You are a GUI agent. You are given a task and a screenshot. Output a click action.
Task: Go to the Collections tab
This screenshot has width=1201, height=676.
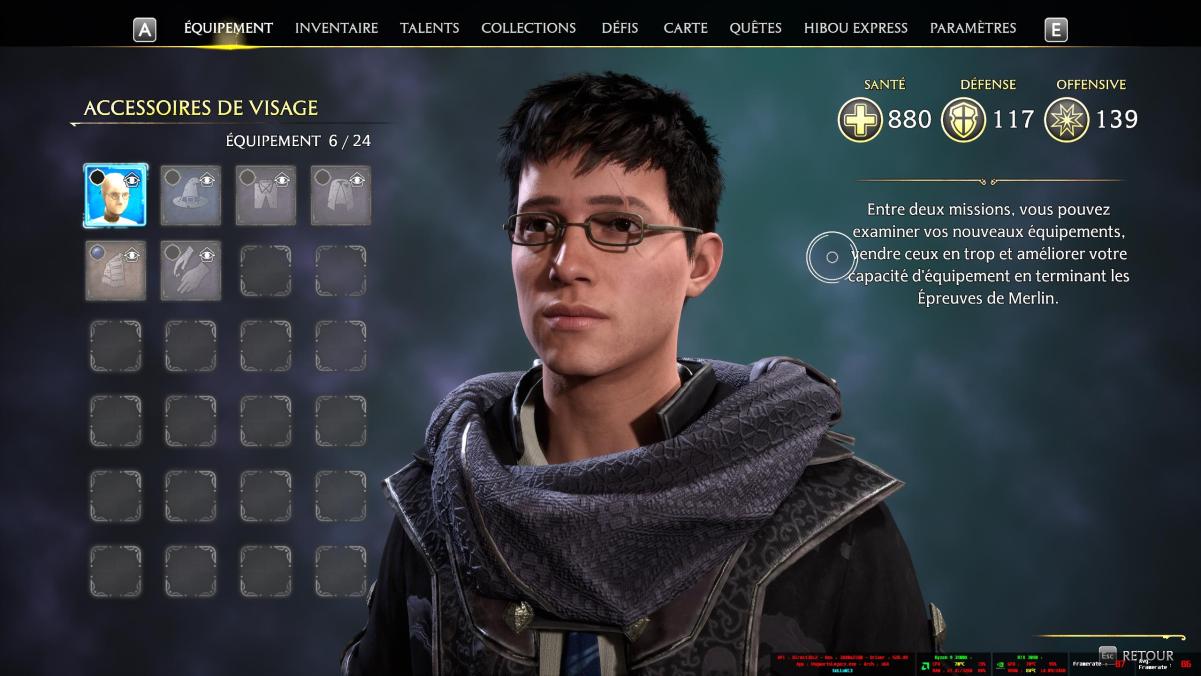pyautogui.click(x=528, y=28)
